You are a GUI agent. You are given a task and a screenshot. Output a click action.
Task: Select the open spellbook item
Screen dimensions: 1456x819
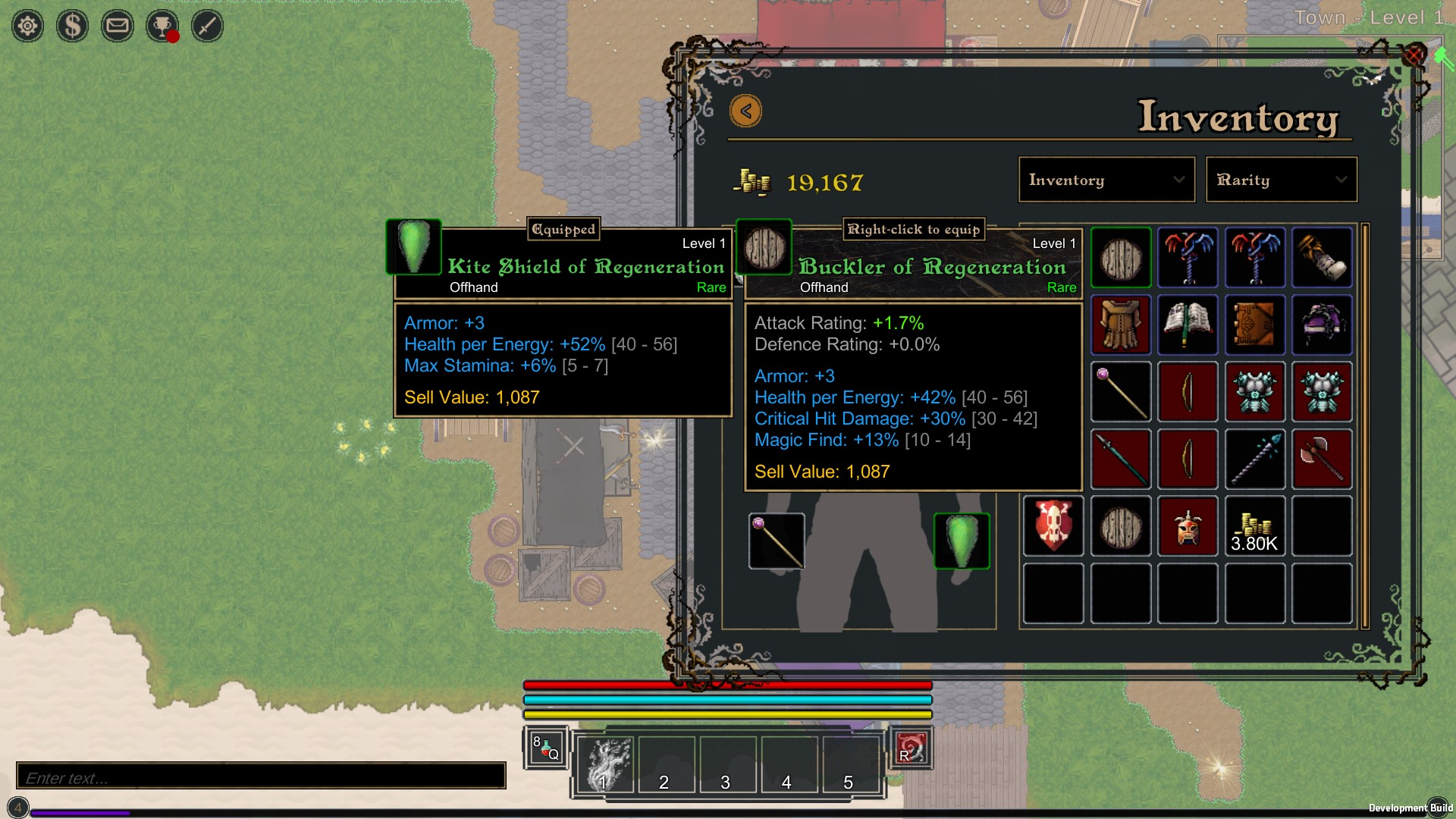(1188, 325)
